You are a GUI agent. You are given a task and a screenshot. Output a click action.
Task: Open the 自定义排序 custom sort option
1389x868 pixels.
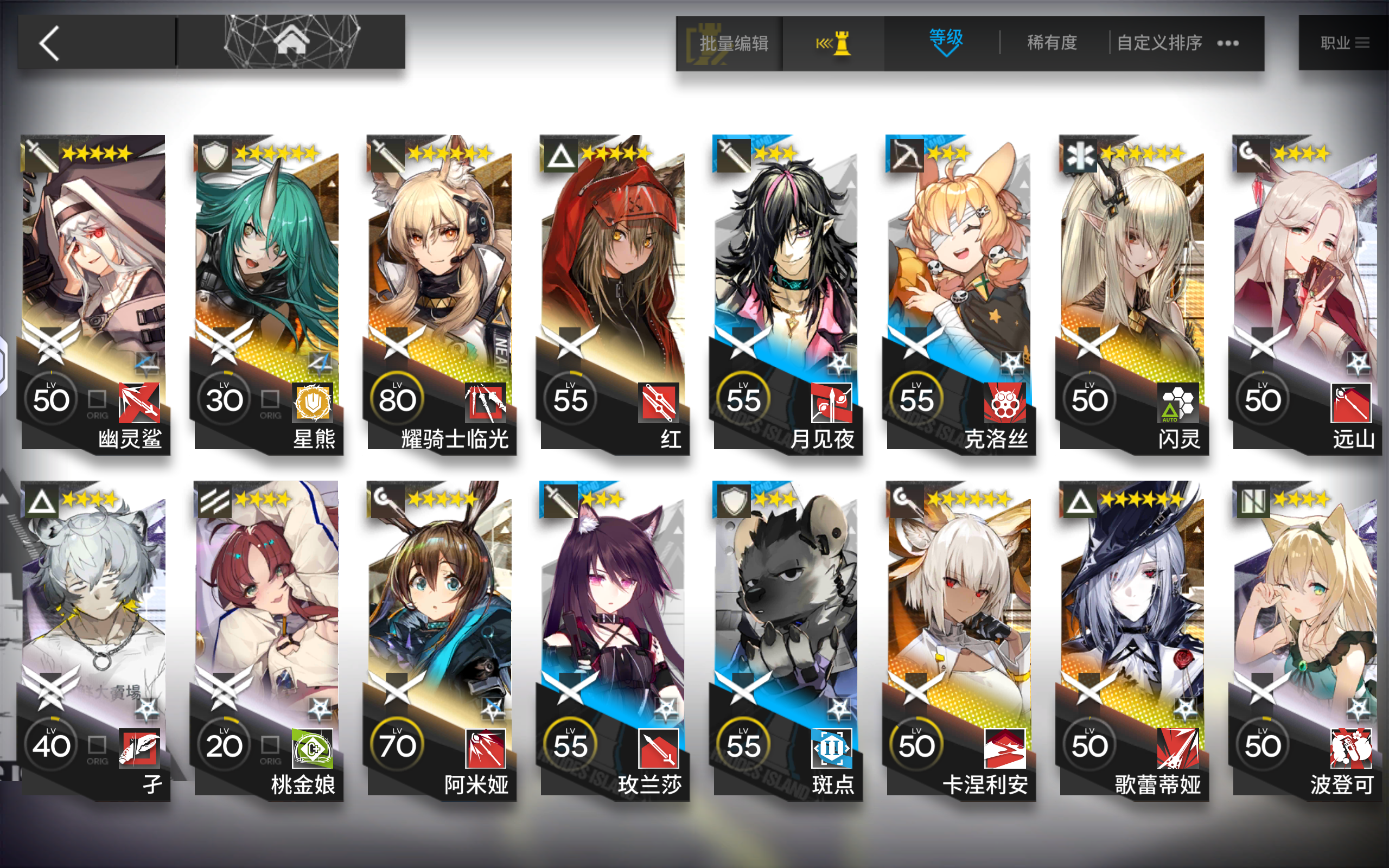pos(1159,42)
